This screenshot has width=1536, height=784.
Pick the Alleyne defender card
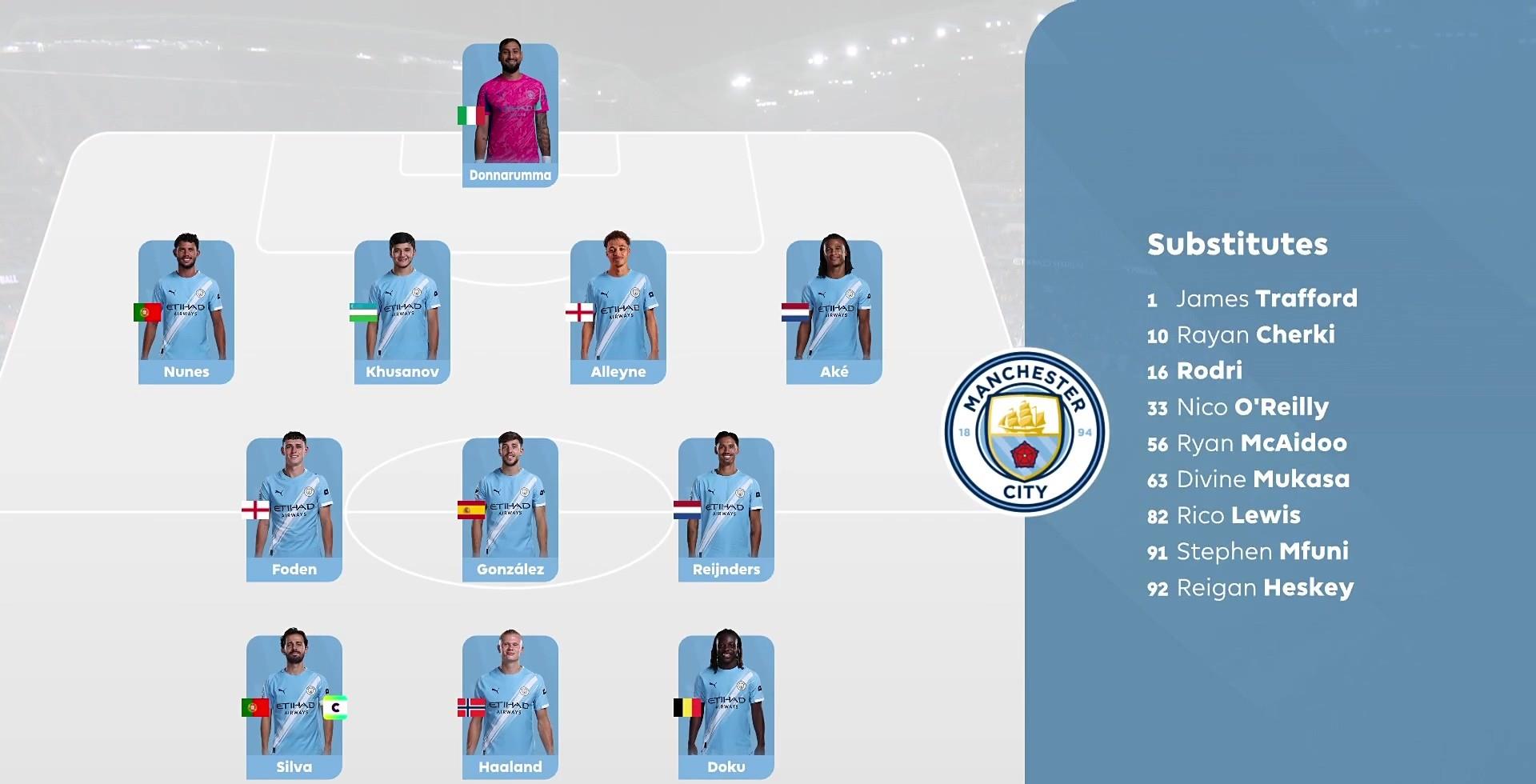618,311
